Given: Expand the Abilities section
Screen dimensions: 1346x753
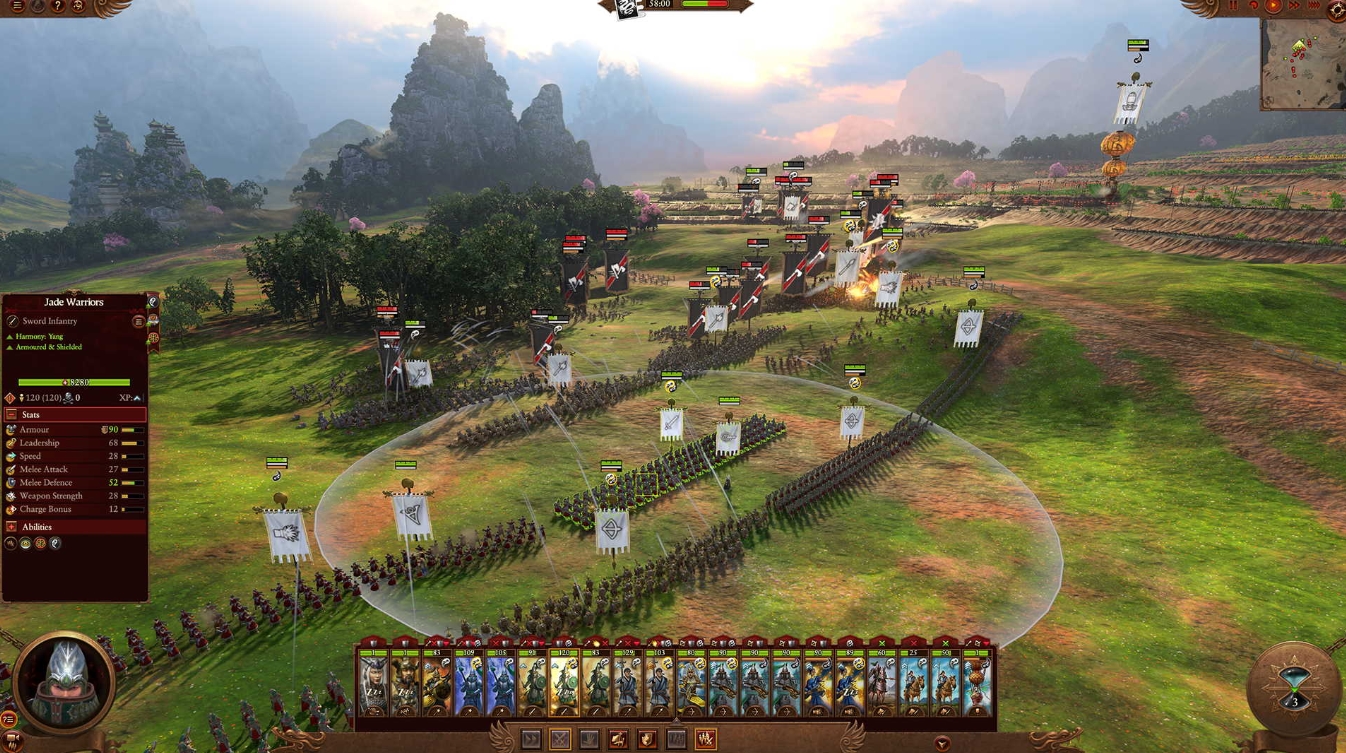Looking at the screenshot, I should [11, 526].
